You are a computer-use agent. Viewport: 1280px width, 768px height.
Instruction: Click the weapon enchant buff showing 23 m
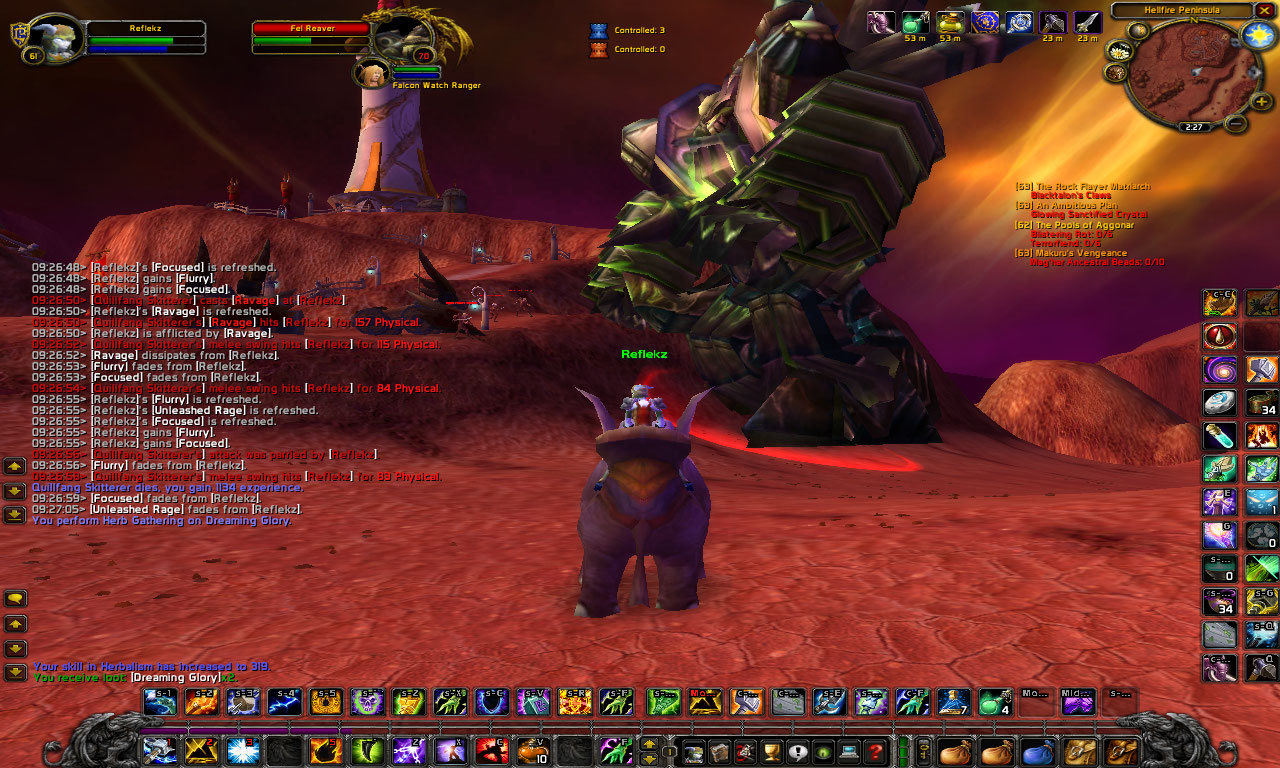click(x=1052, y=22)
